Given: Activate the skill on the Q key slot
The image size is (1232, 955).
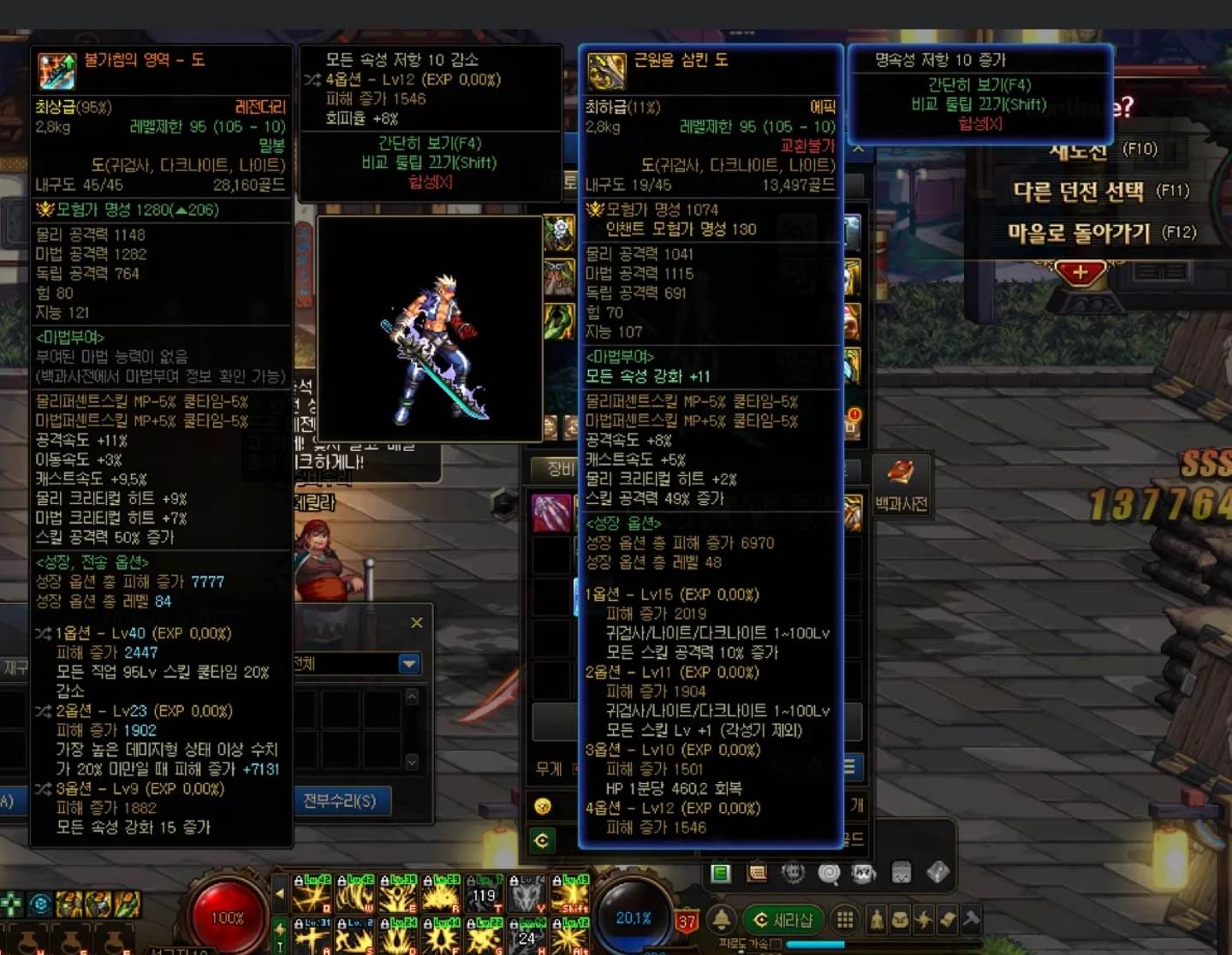Looking at the screenshot, I should click(x=312, y=893).
